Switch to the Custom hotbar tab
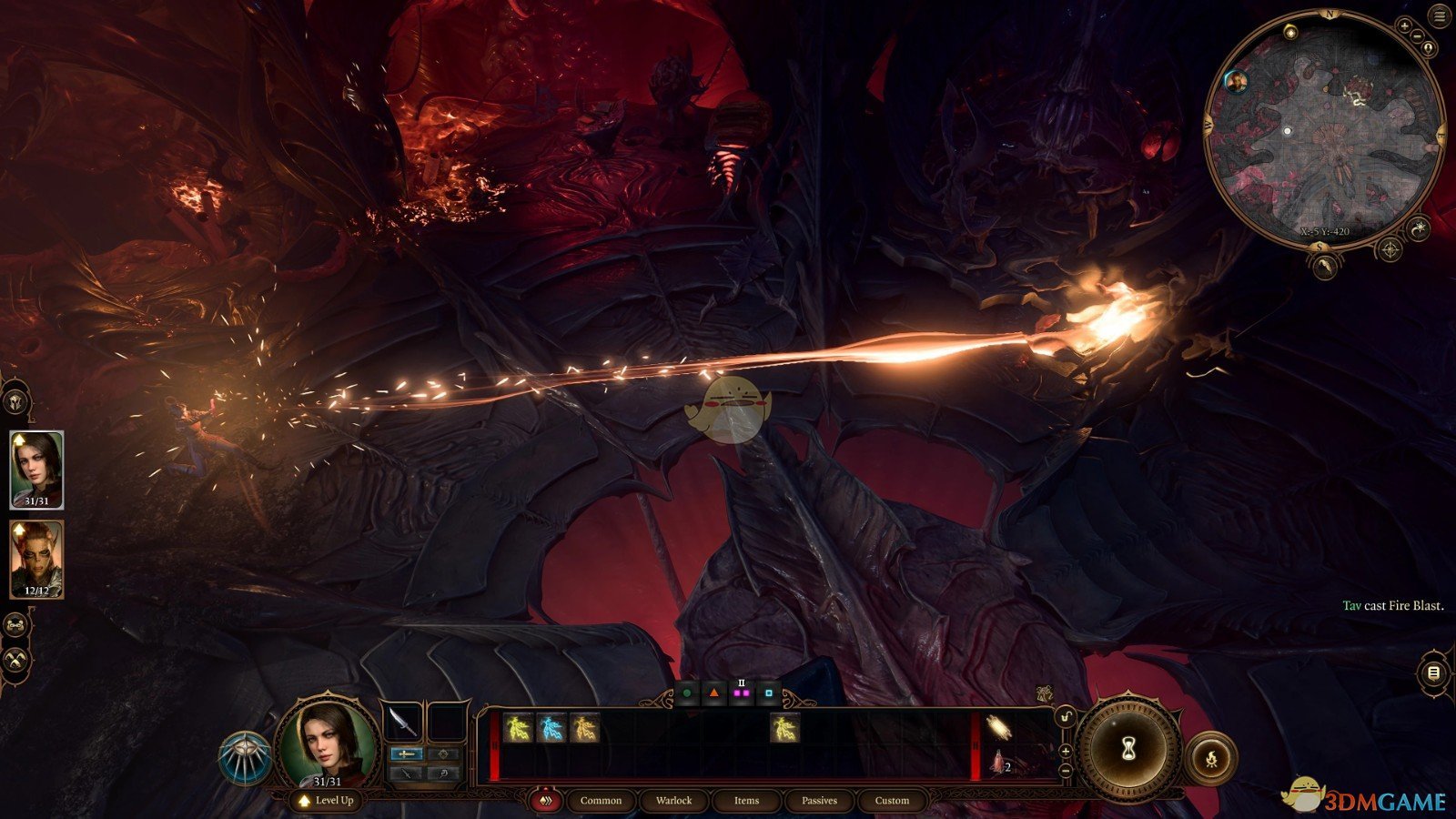 point(892,801)
